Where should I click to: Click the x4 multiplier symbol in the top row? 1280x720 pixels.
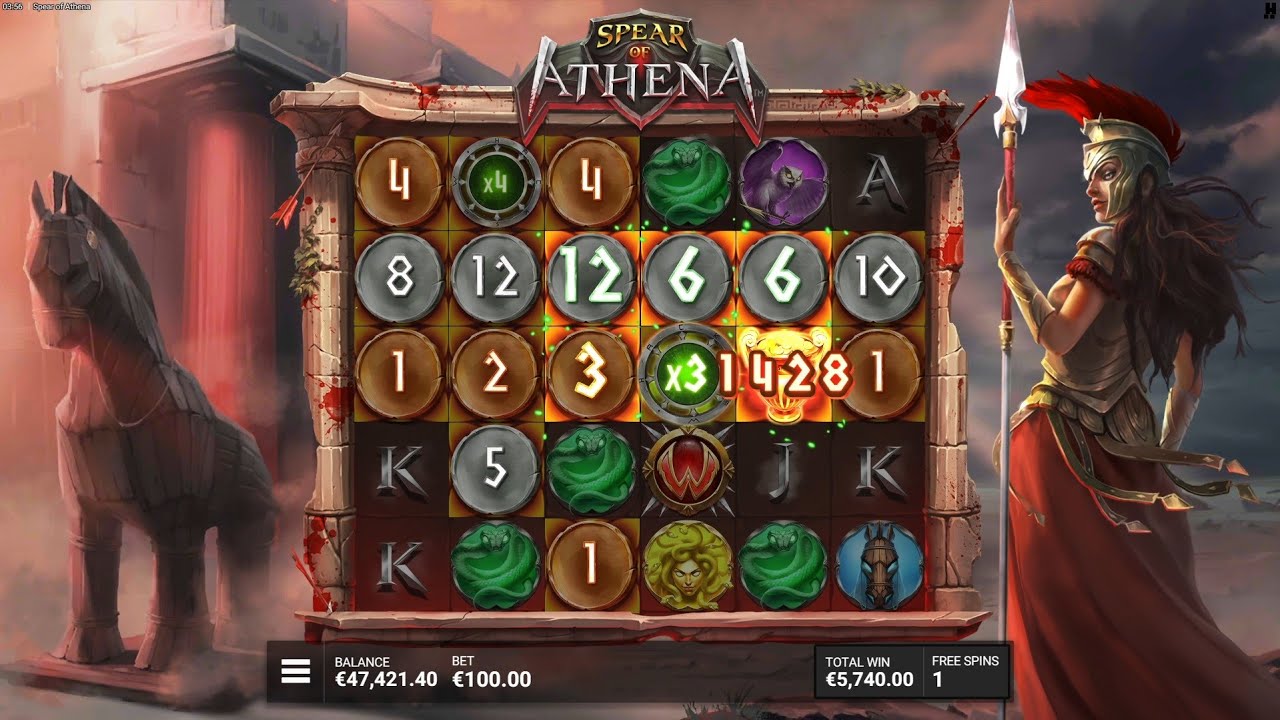pos(494,182)
